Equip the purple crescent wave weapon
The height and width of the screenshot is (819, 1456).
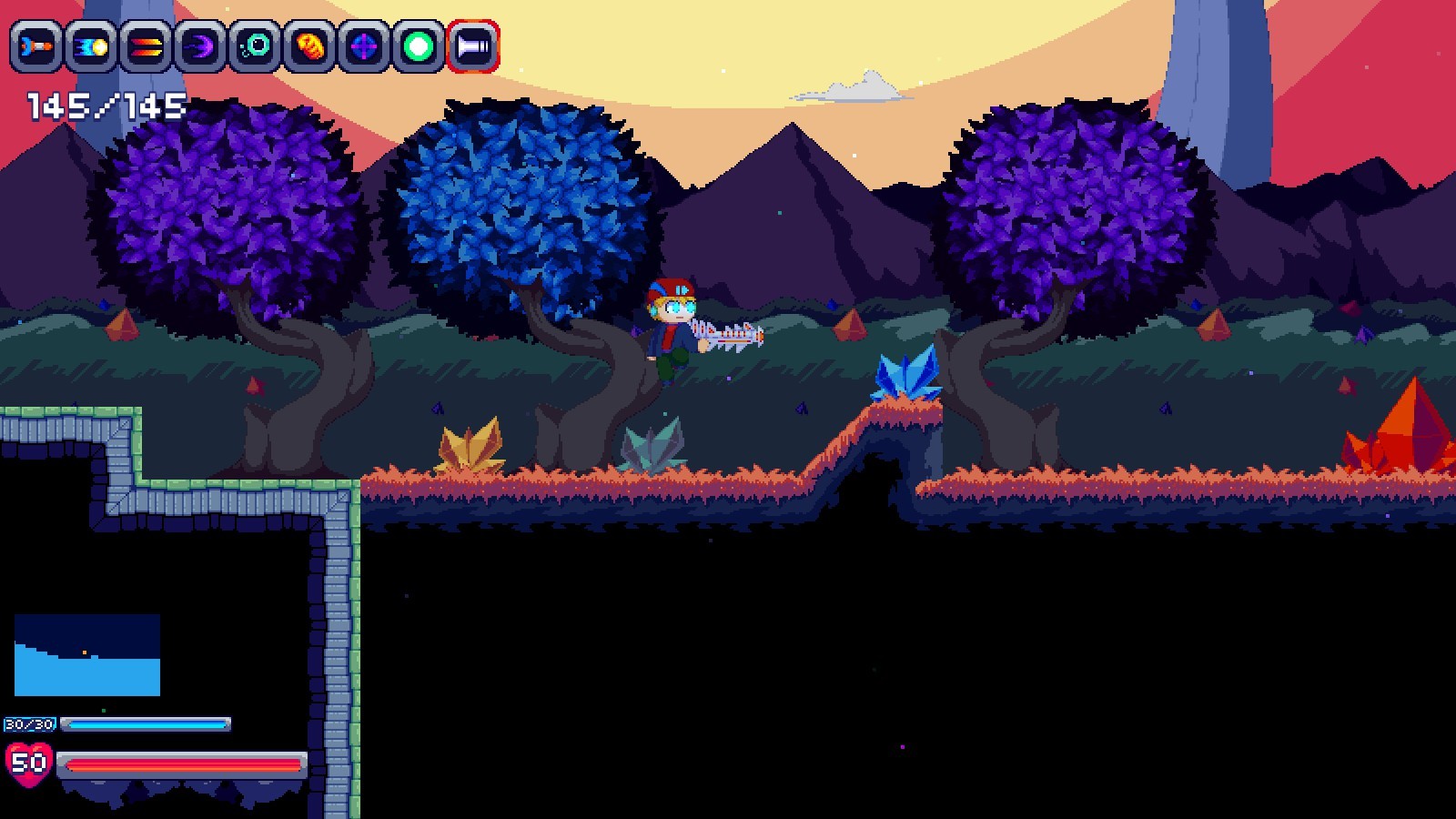[200, 46]
